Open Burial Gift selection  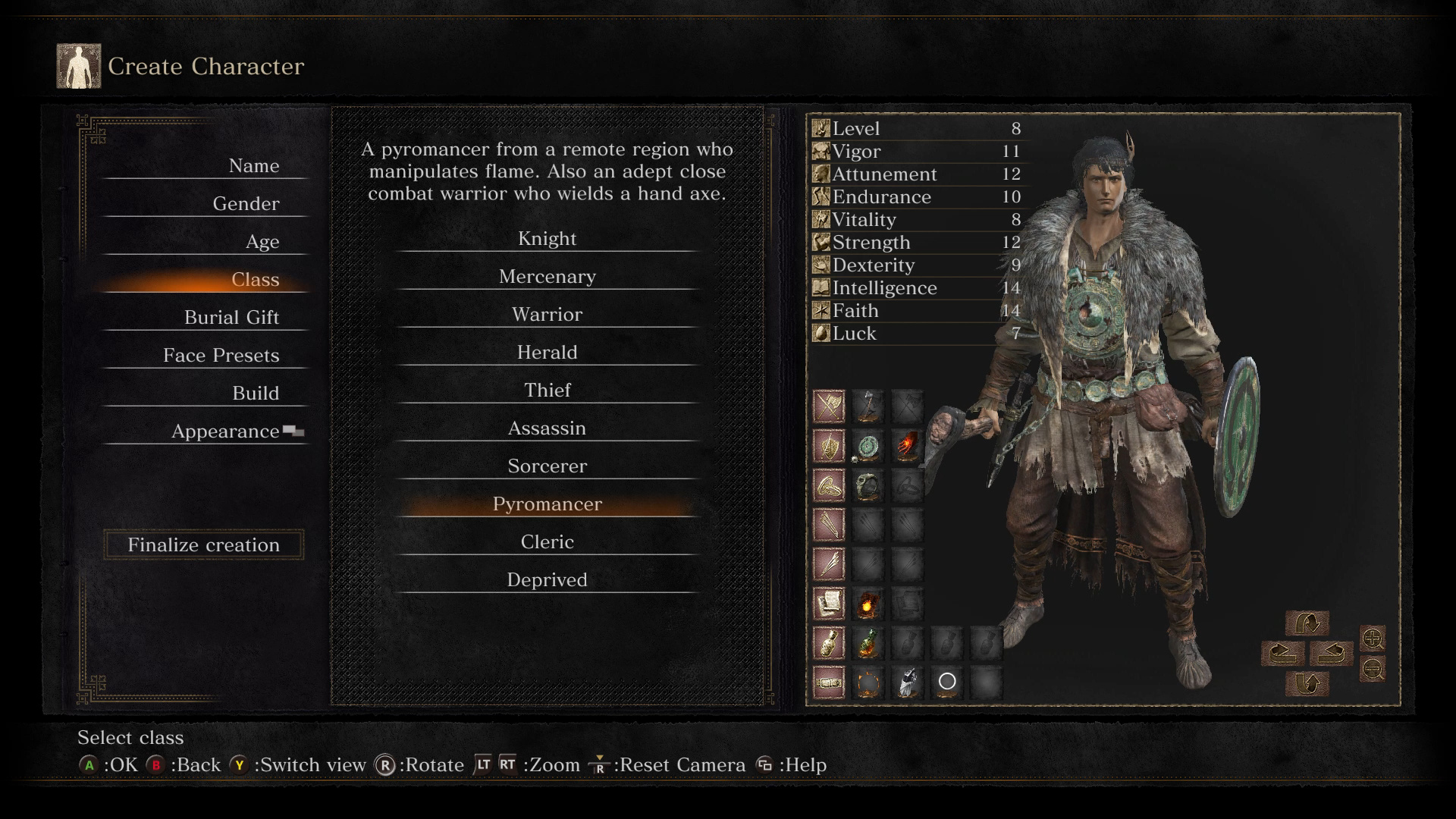pyautogui.click(x=231, y=318)
